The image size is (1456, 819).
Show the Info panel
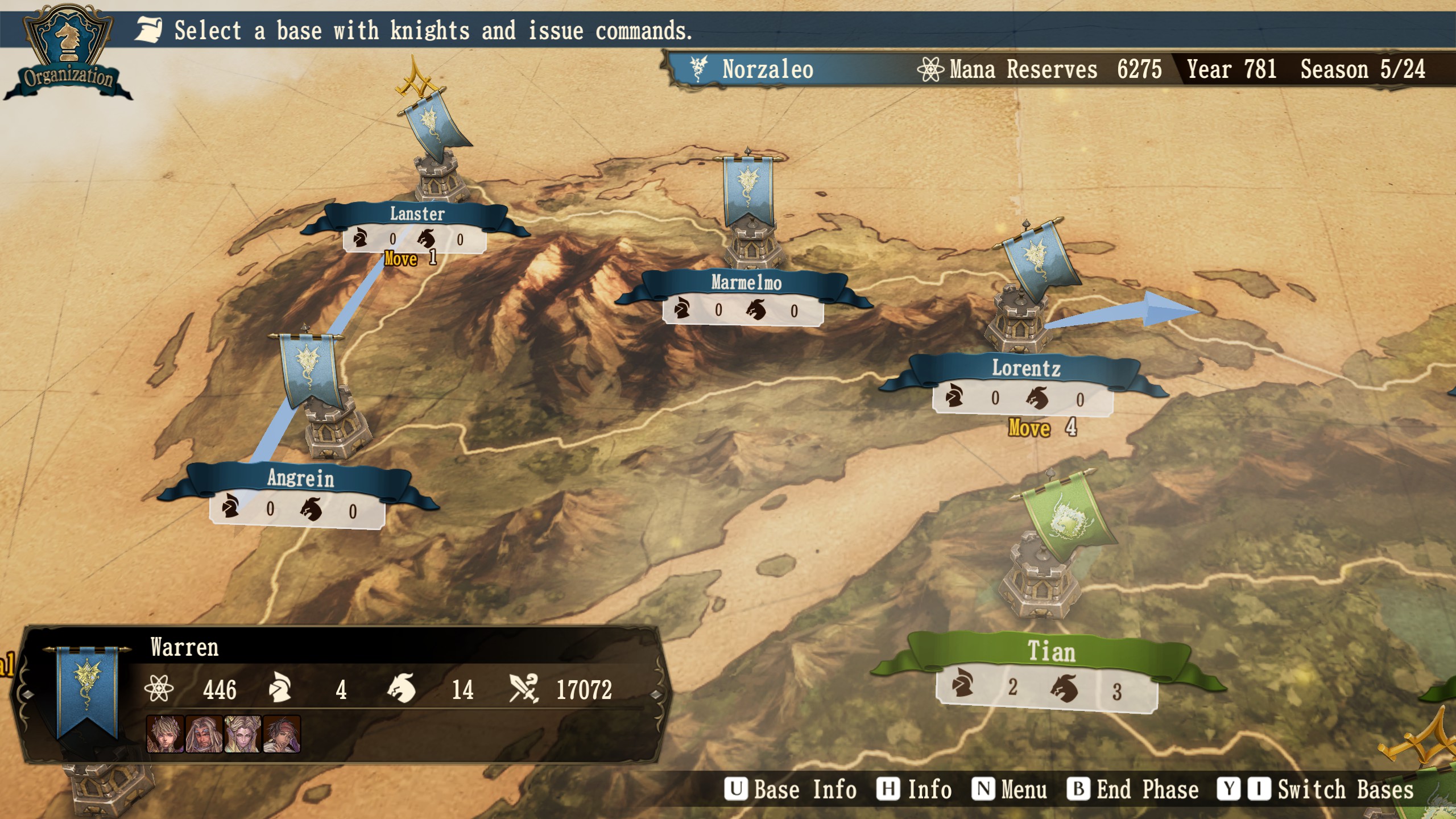[x=915, y=789]
